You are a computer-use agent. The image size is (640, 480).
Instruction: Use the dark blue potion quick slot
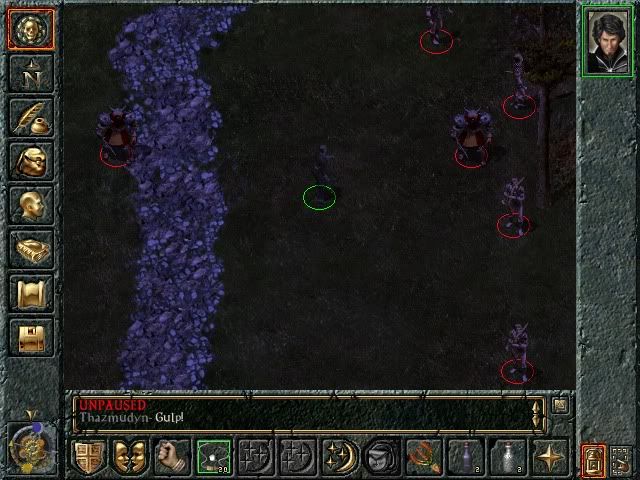(x=466, y=457)
